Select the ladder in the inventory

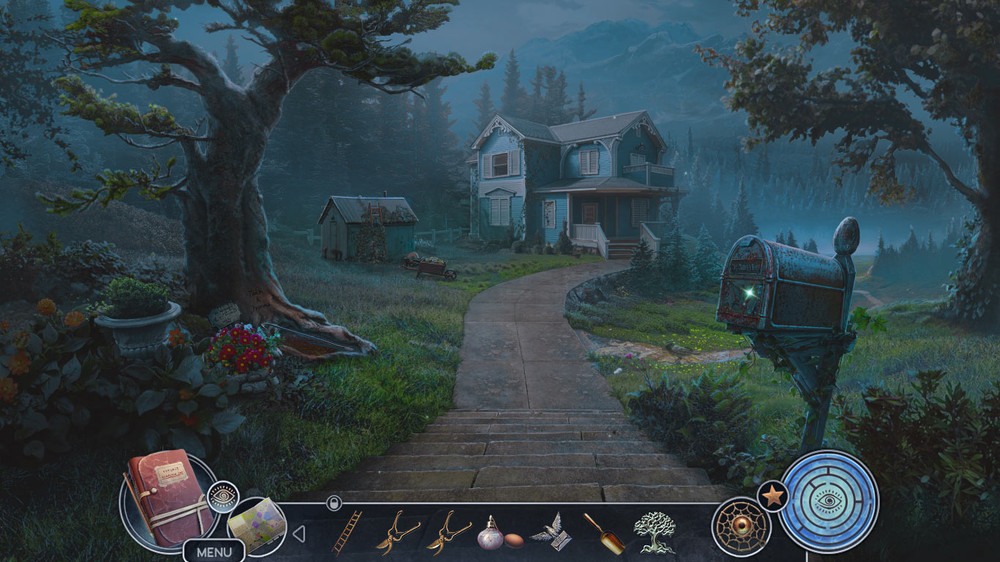tap(347, 531)
